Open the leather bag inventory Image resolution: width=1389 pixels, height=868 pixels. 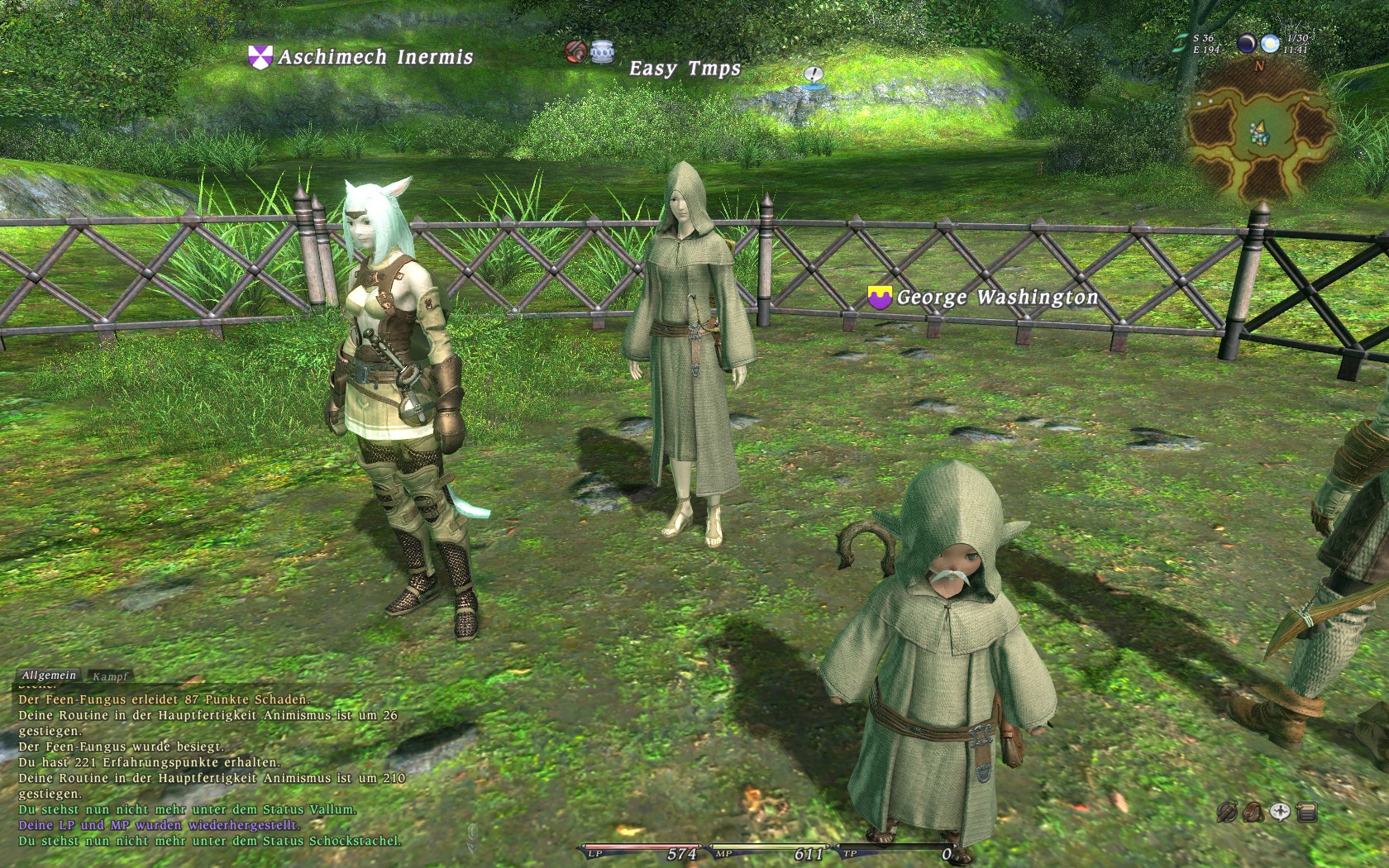(x=1253, y=812)
